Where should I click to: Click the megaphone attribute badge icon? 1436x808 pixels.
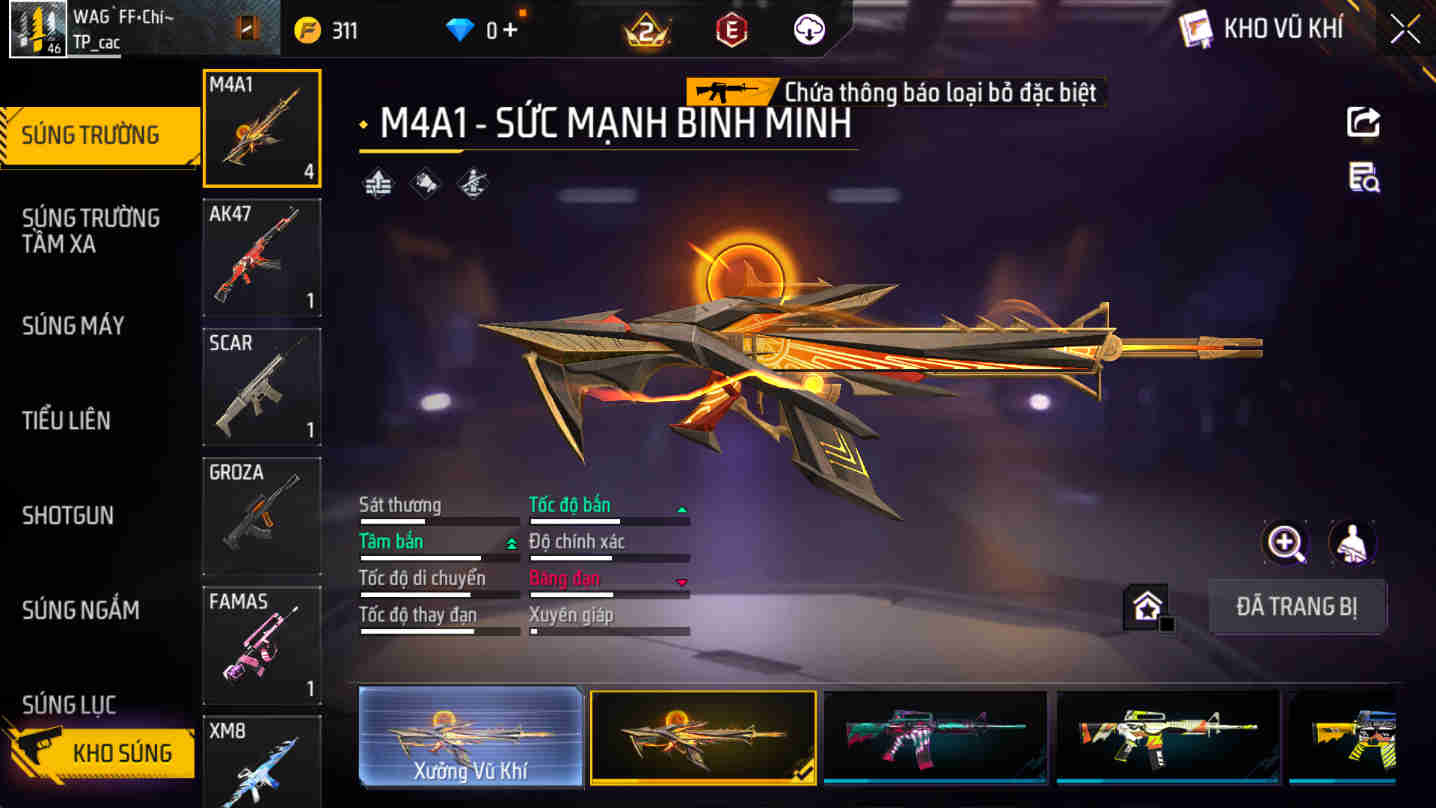(424, 184)
